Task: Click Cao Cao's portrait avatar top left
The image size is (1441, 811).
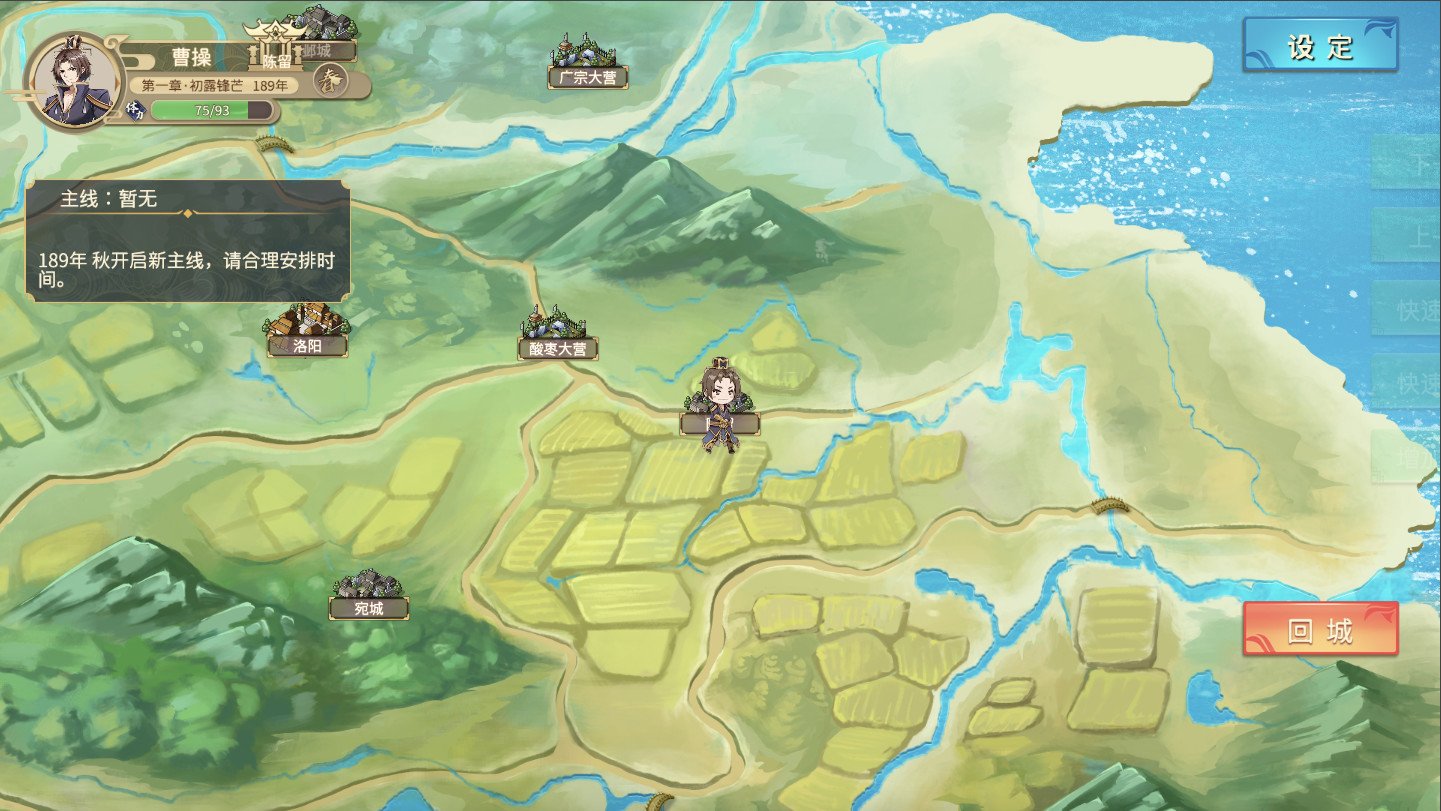Action: (72, 77)
